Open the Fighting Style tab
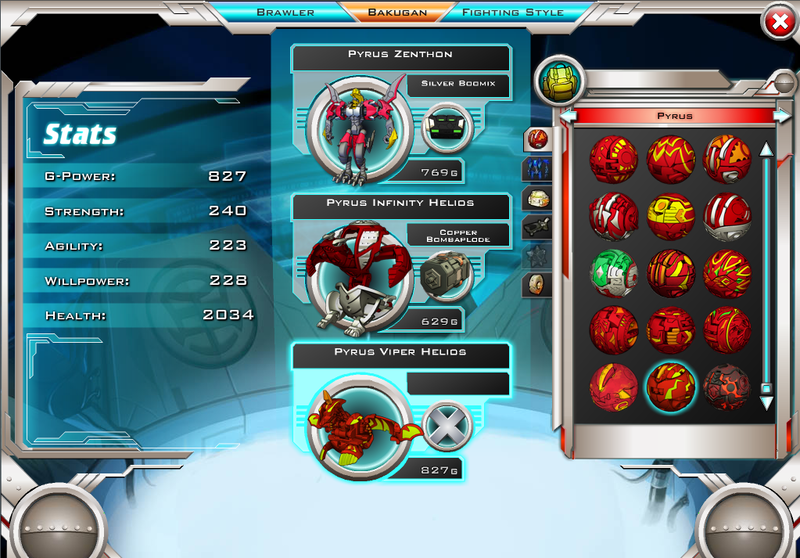The image size is (800, 558). [x=513, y=12]
